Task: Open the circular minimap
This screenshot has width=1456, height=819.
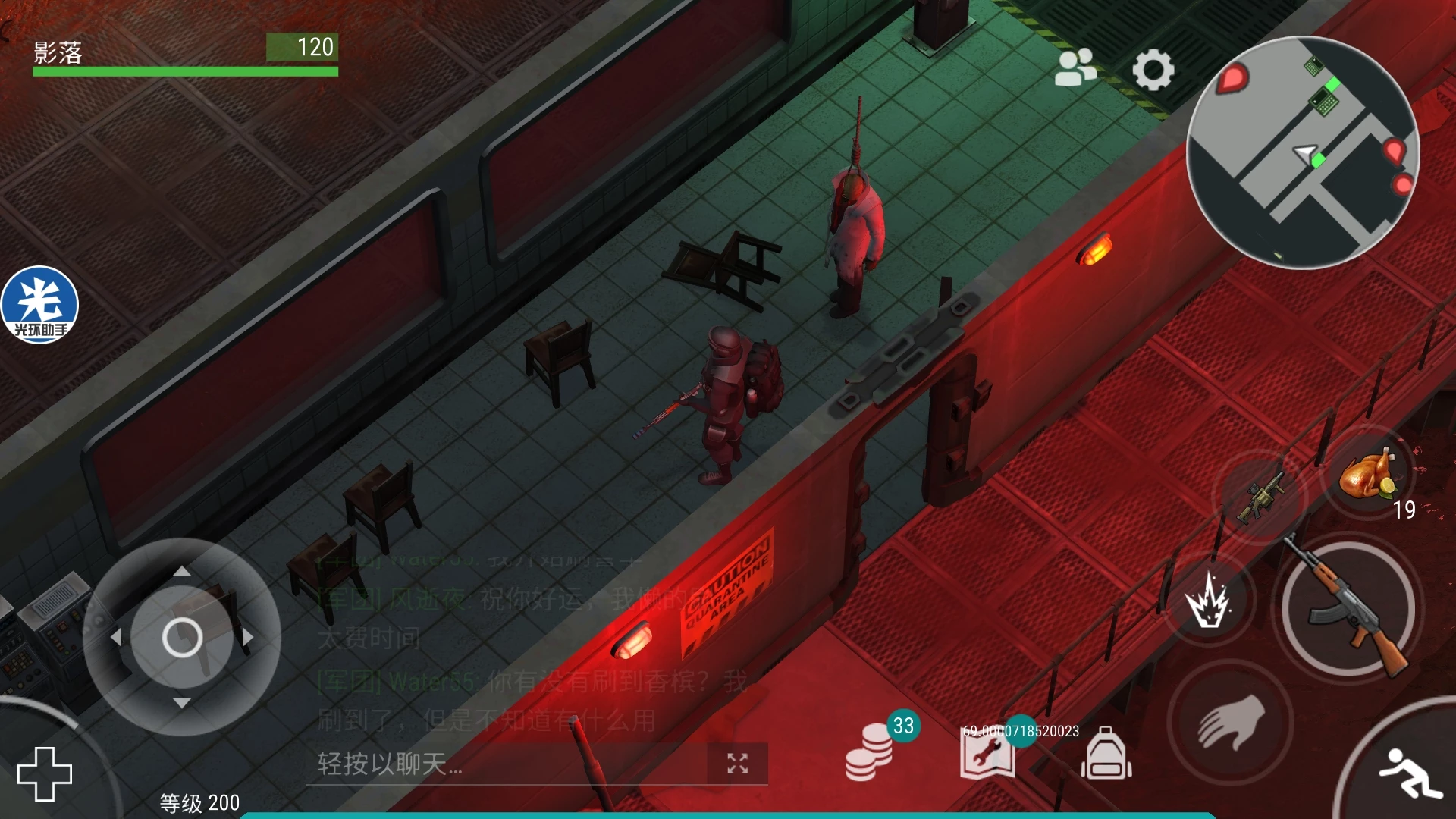Action: click(x=1302, y=152)
